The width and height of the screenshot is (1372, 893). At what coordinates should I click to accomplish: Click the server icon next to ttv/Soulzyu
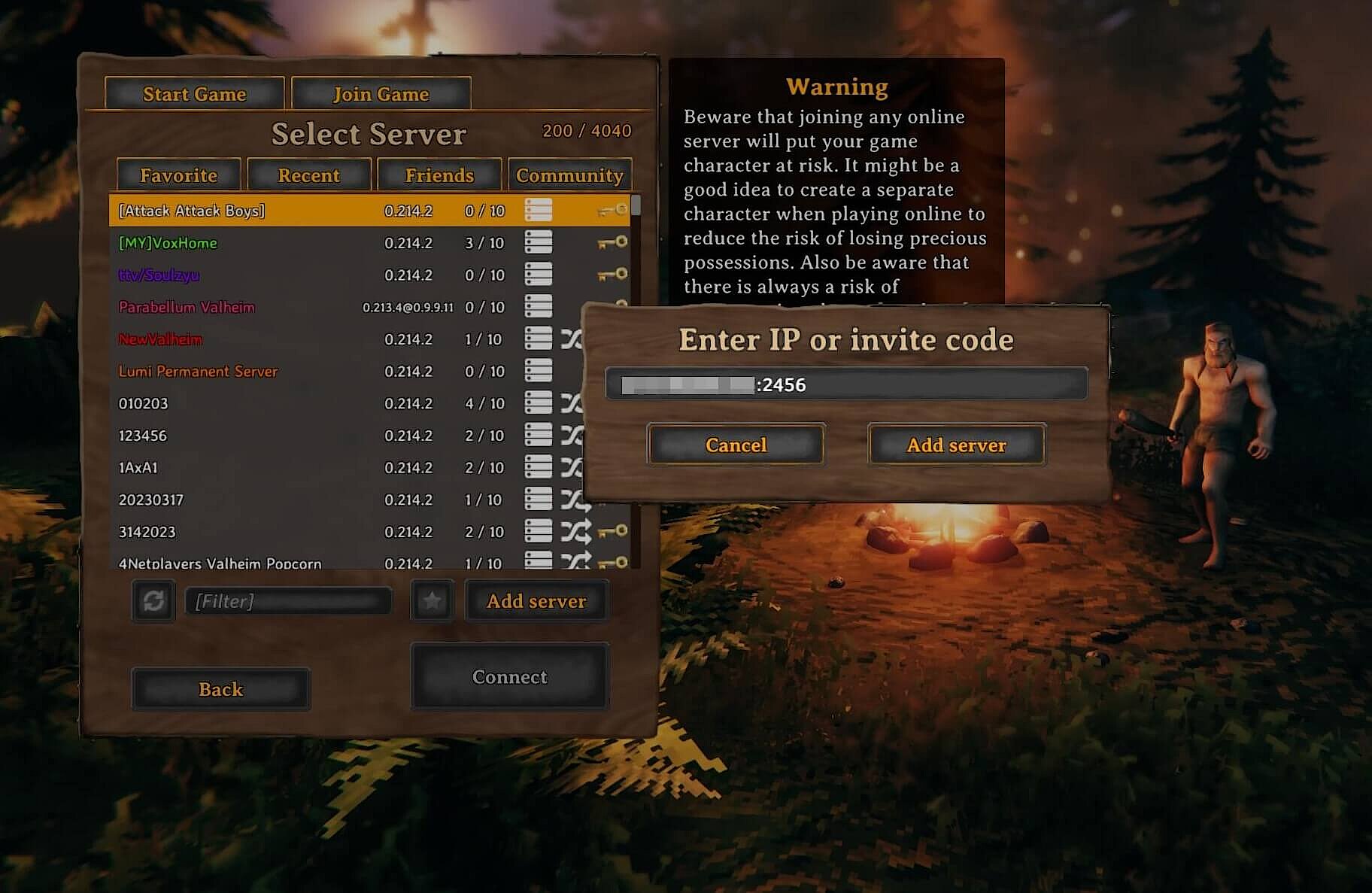(539, 275)
